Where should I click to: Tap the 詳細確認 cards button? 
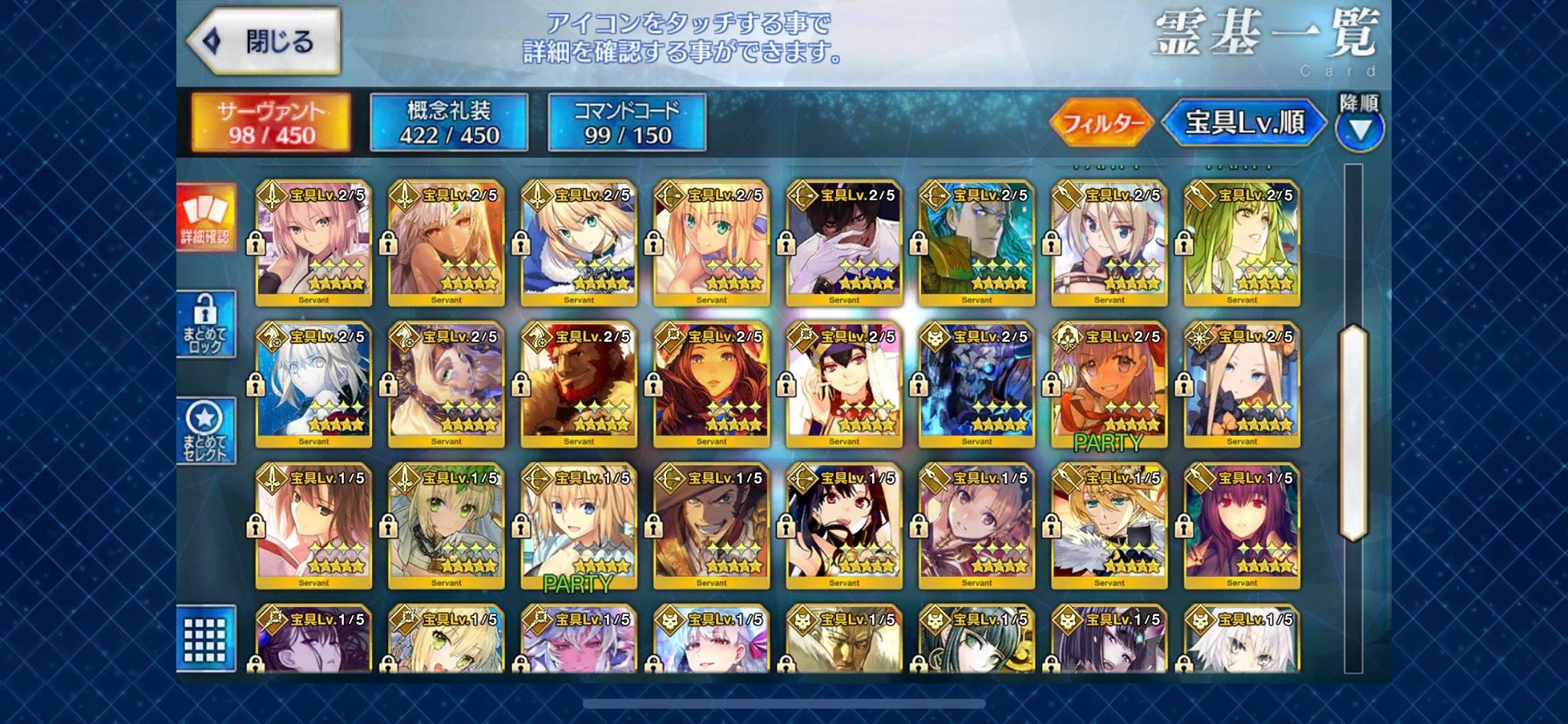coord(205,217)
